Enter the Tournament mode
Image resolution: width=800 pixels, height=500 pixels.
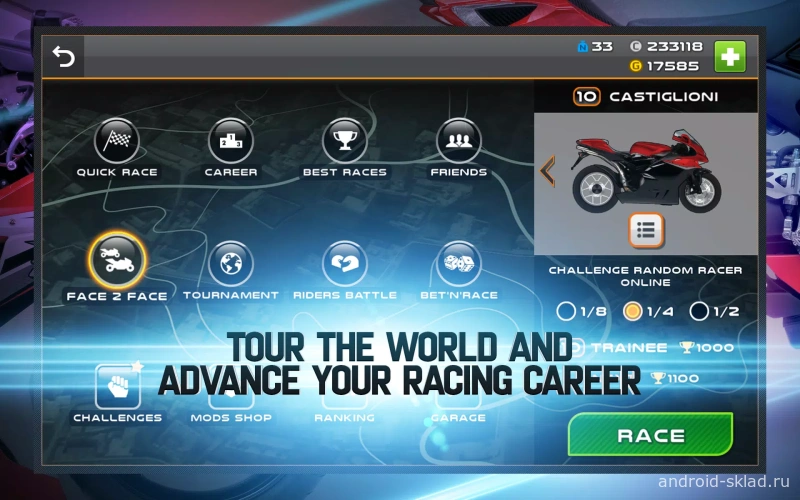point(231,264)
